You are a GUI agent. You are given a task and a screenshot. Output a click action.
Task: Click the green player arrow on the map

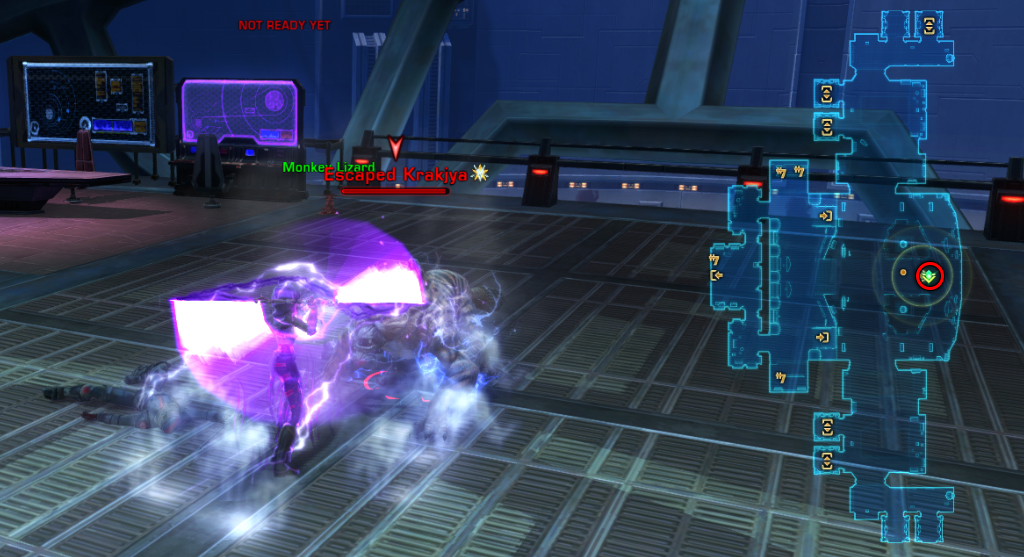click(929, 276)
